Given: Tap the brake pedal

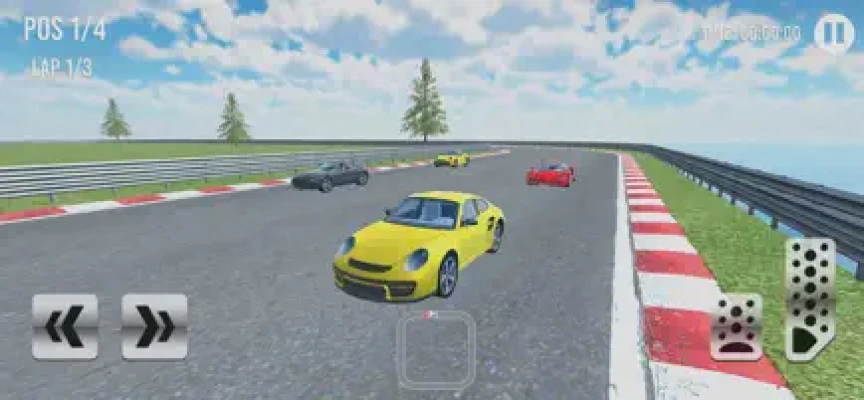Looking at the screenshot, I should click(736, 327).
